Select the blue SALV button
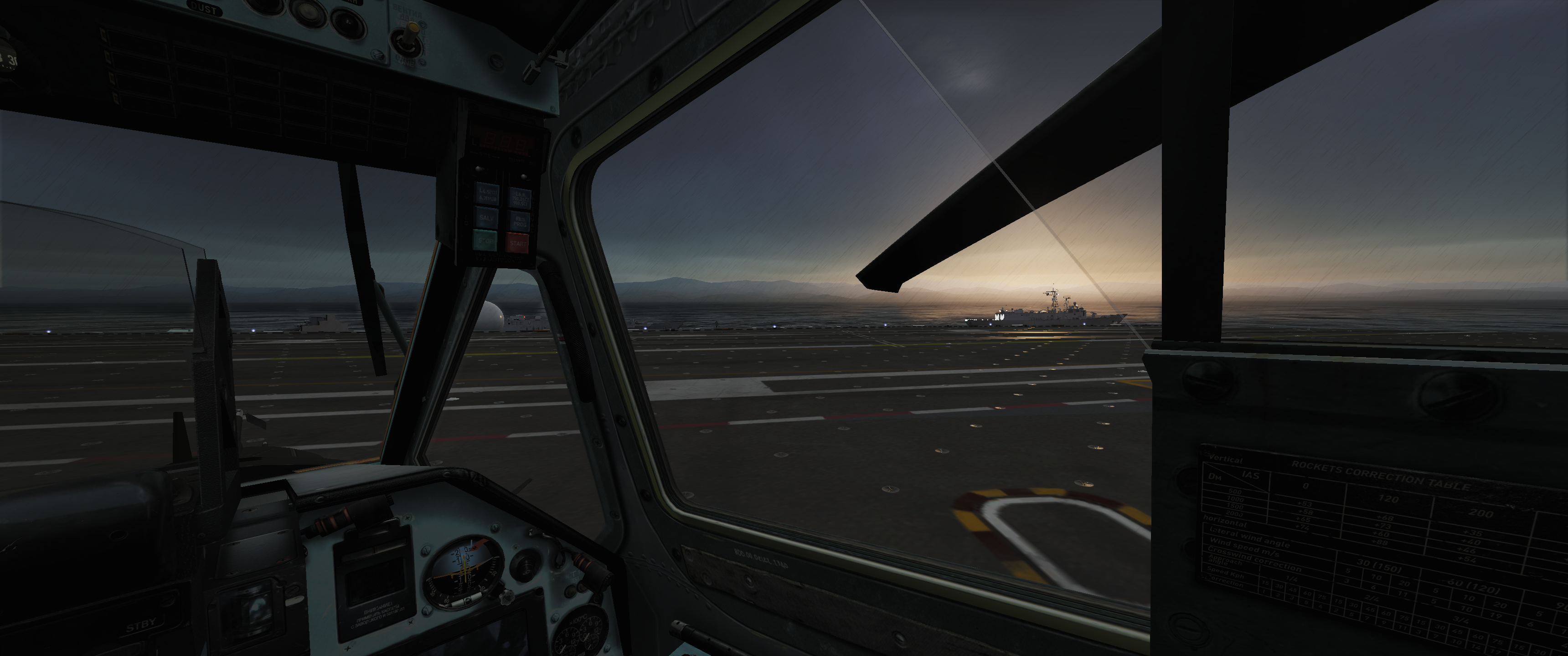 pyautogui.click(x=486, y=217)
